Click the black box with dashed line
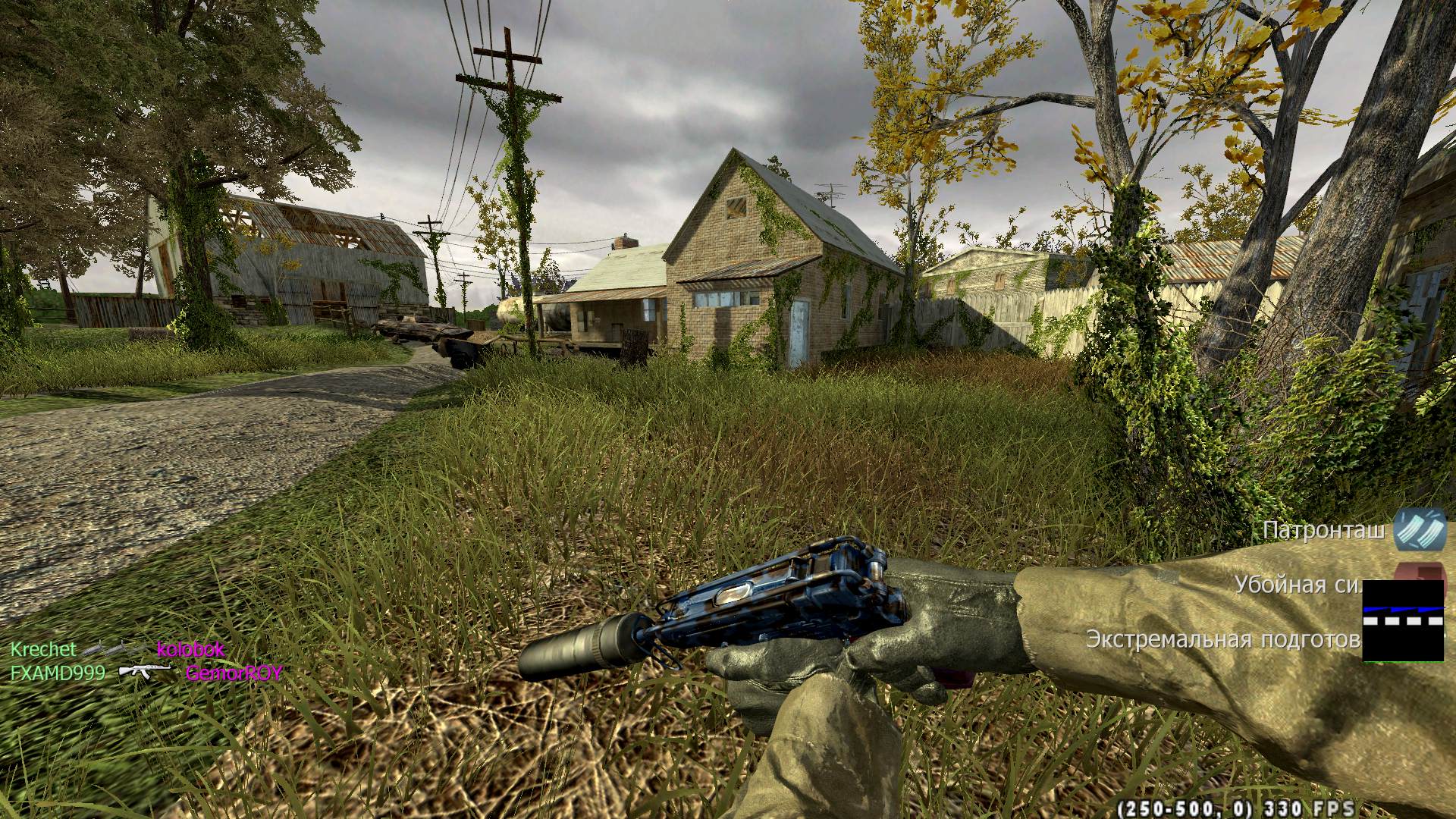Viewport: 1456px width, 819px height. tap(1403, 620)
